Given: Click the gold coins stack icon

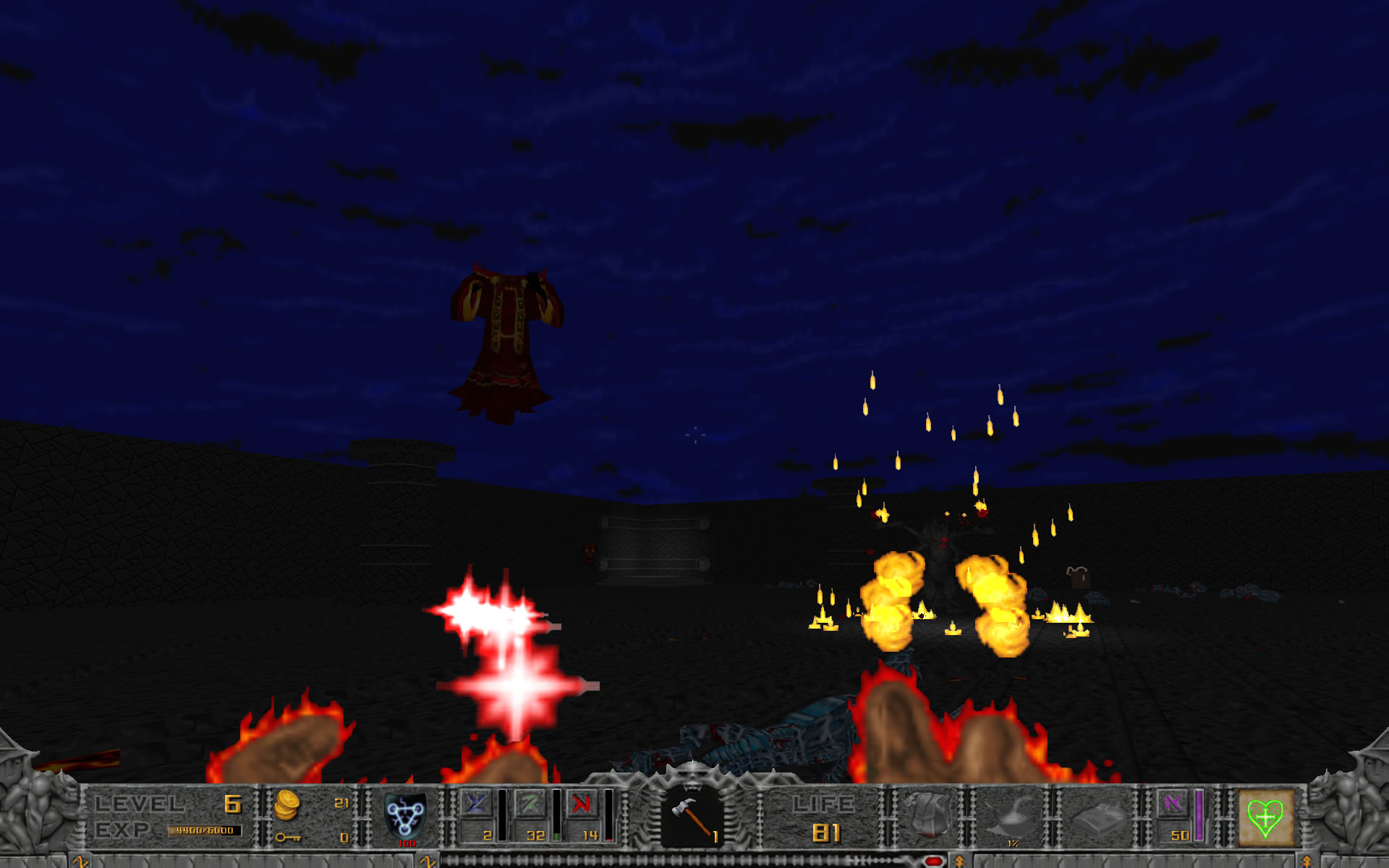Looking at the screenshot, I should [x=287, y=805].
